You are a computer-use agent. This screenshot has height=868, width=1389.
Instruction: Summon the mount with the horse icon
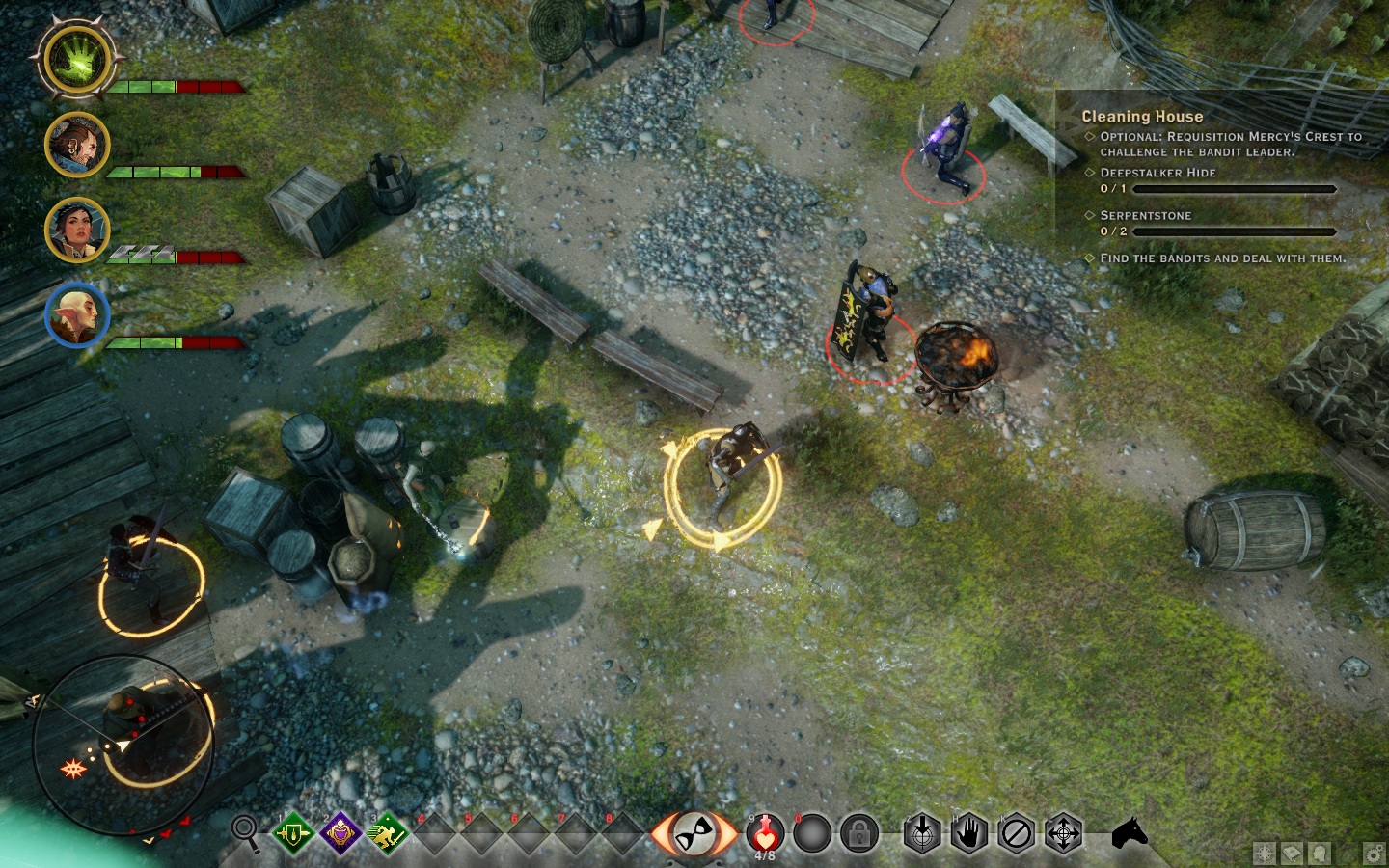1130,832
